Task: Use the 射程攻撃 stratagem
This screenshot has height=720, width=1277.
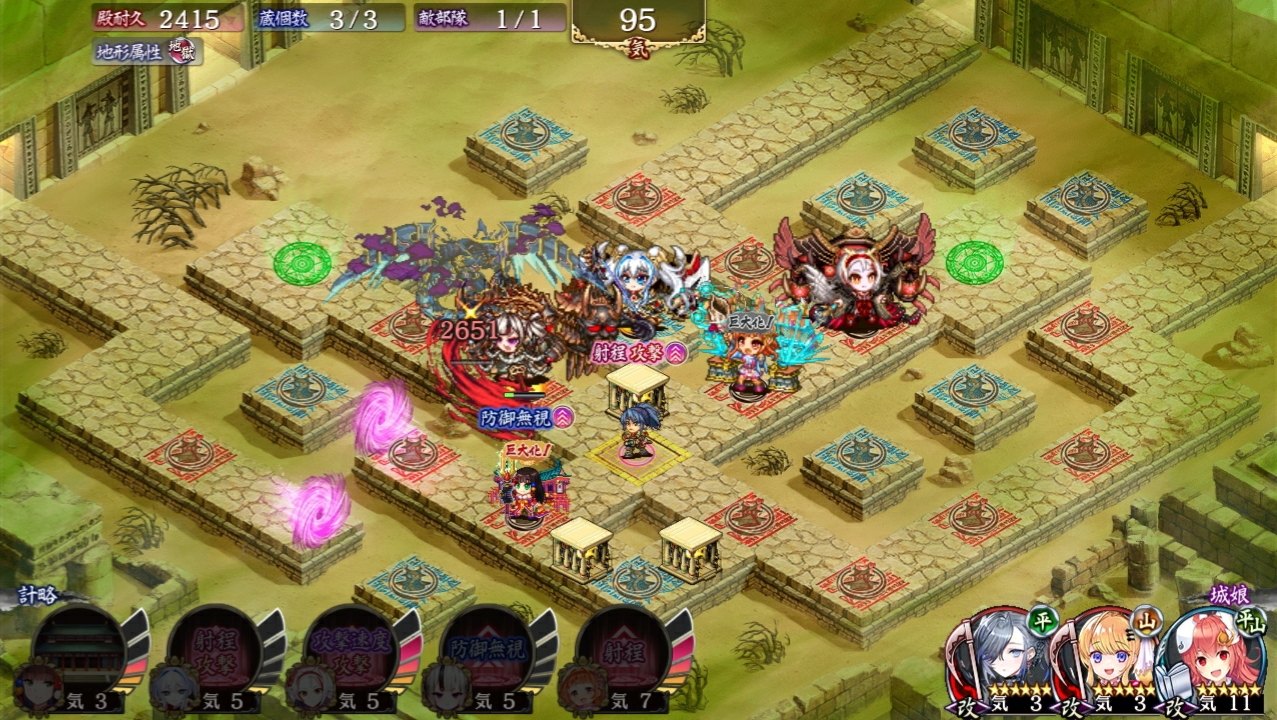Action: [x=216, y=651]
